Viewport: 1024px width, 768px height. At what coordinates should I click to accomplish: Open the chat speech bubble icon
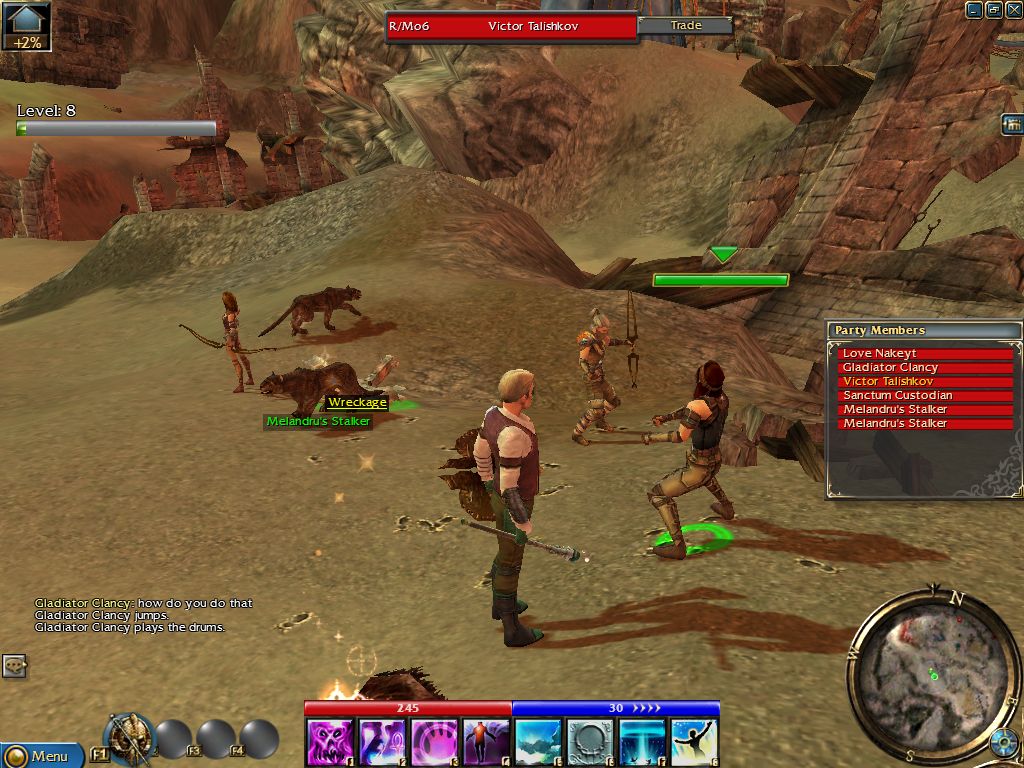[14, 666]
